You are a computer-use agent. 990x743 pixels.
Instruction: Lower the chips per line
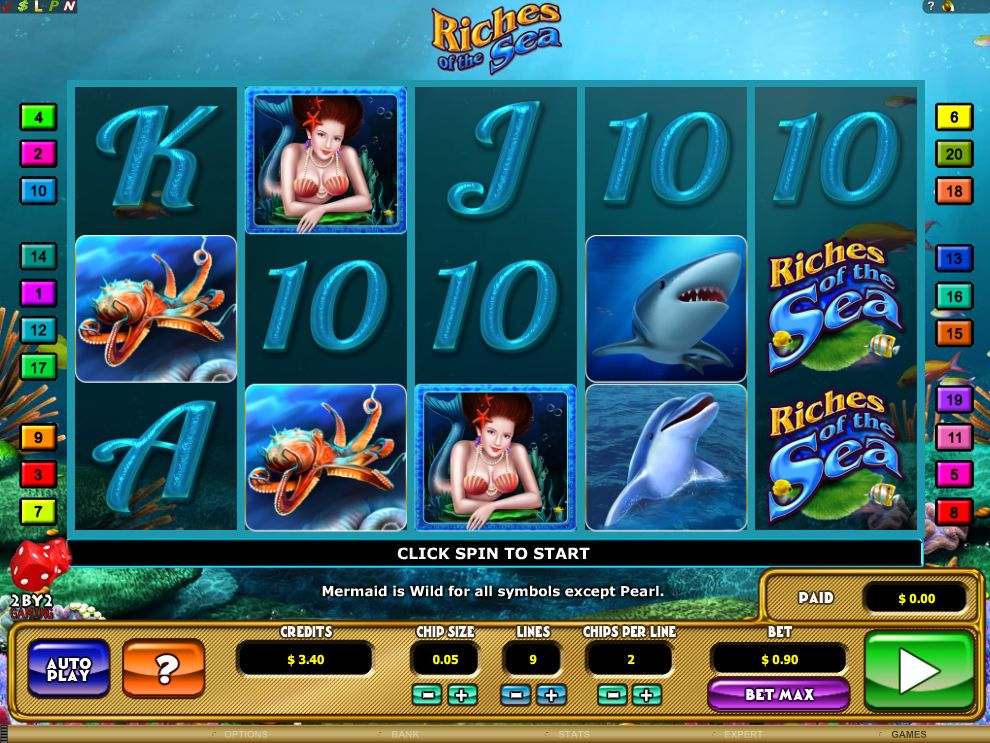[x=611, y=694]
